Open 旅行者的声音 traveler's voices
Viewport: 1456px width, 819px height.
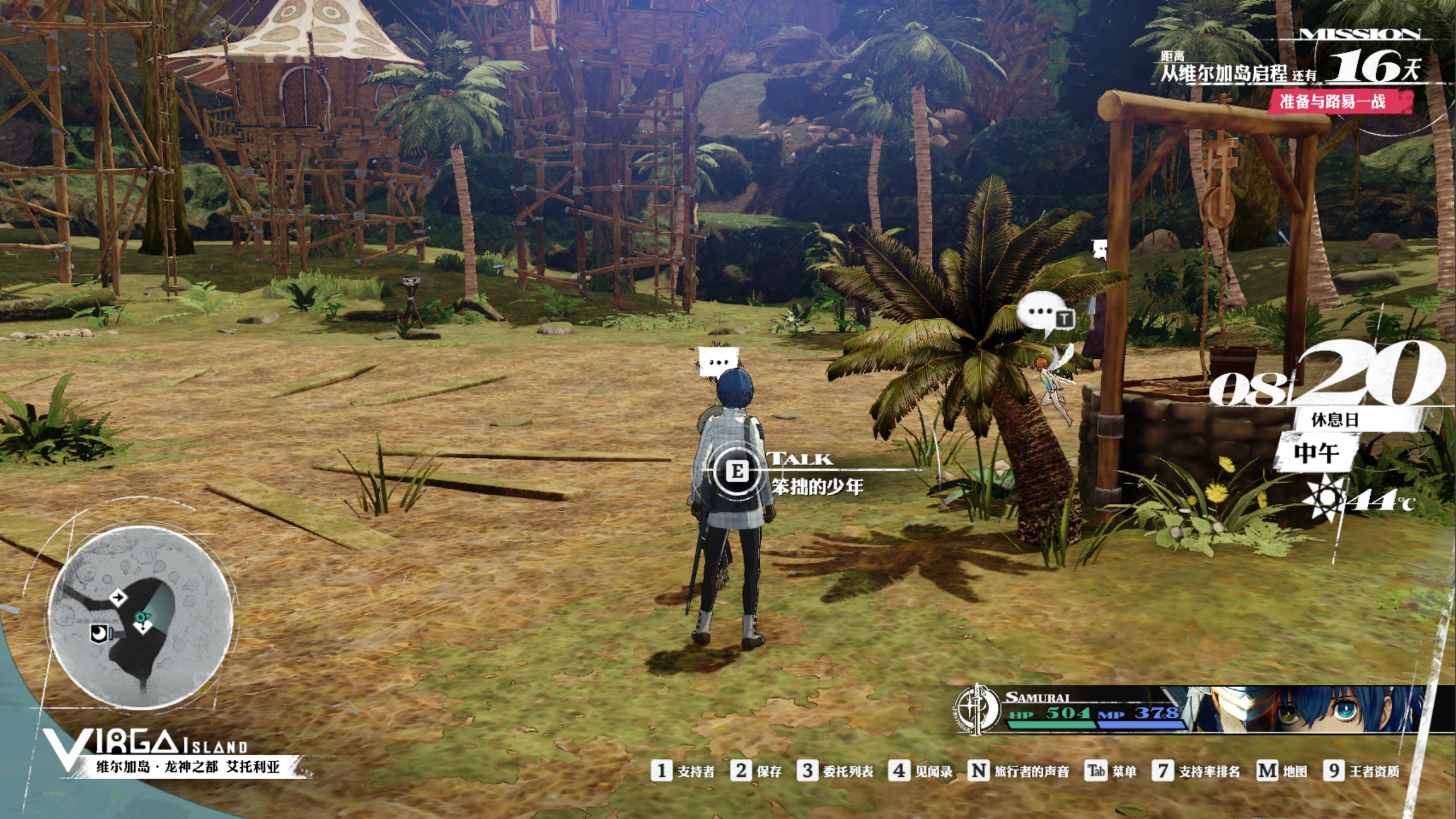click(1018, 771)
